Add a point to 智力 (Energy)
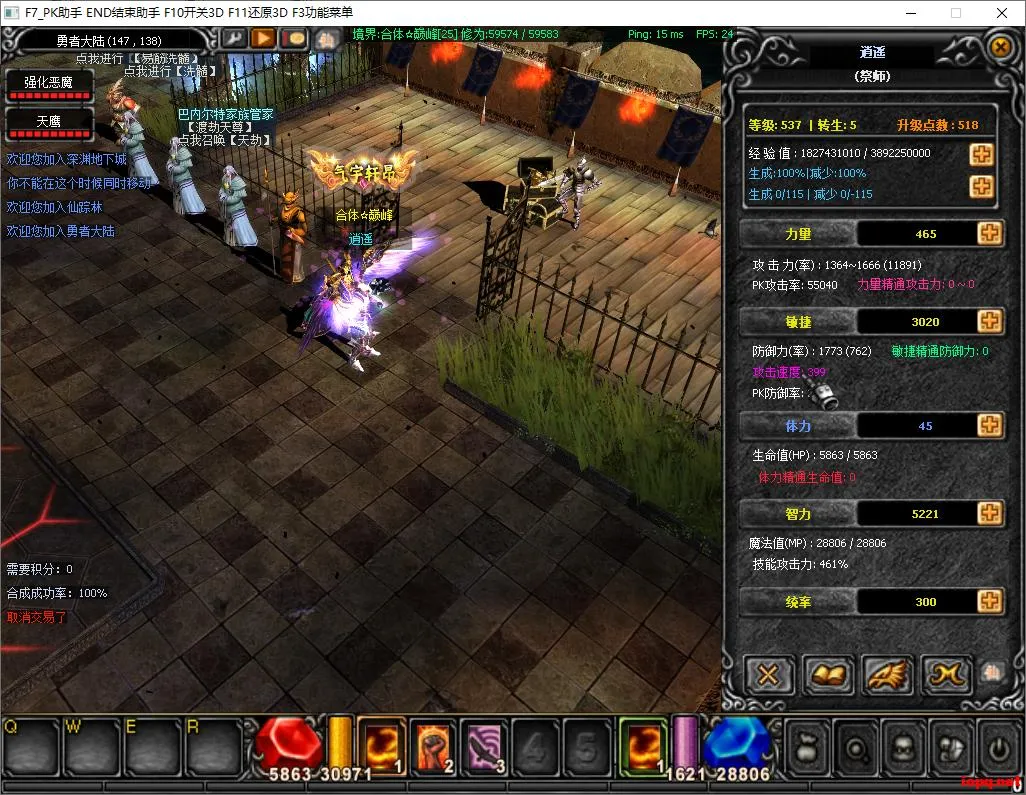 [x=989, y=513]
